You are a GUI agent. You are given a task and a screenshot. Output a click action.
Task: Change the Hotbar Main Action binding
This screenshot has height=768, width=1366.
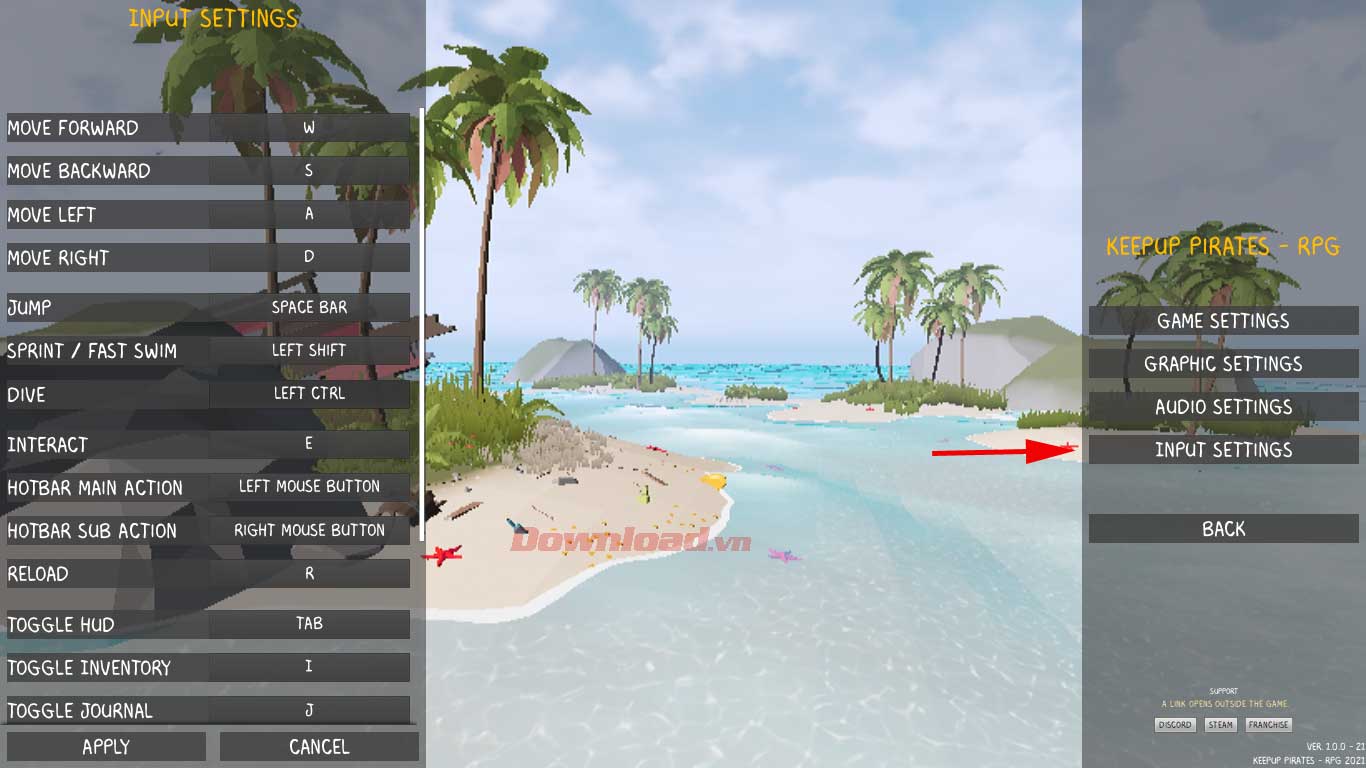click(x=310, y=486)
